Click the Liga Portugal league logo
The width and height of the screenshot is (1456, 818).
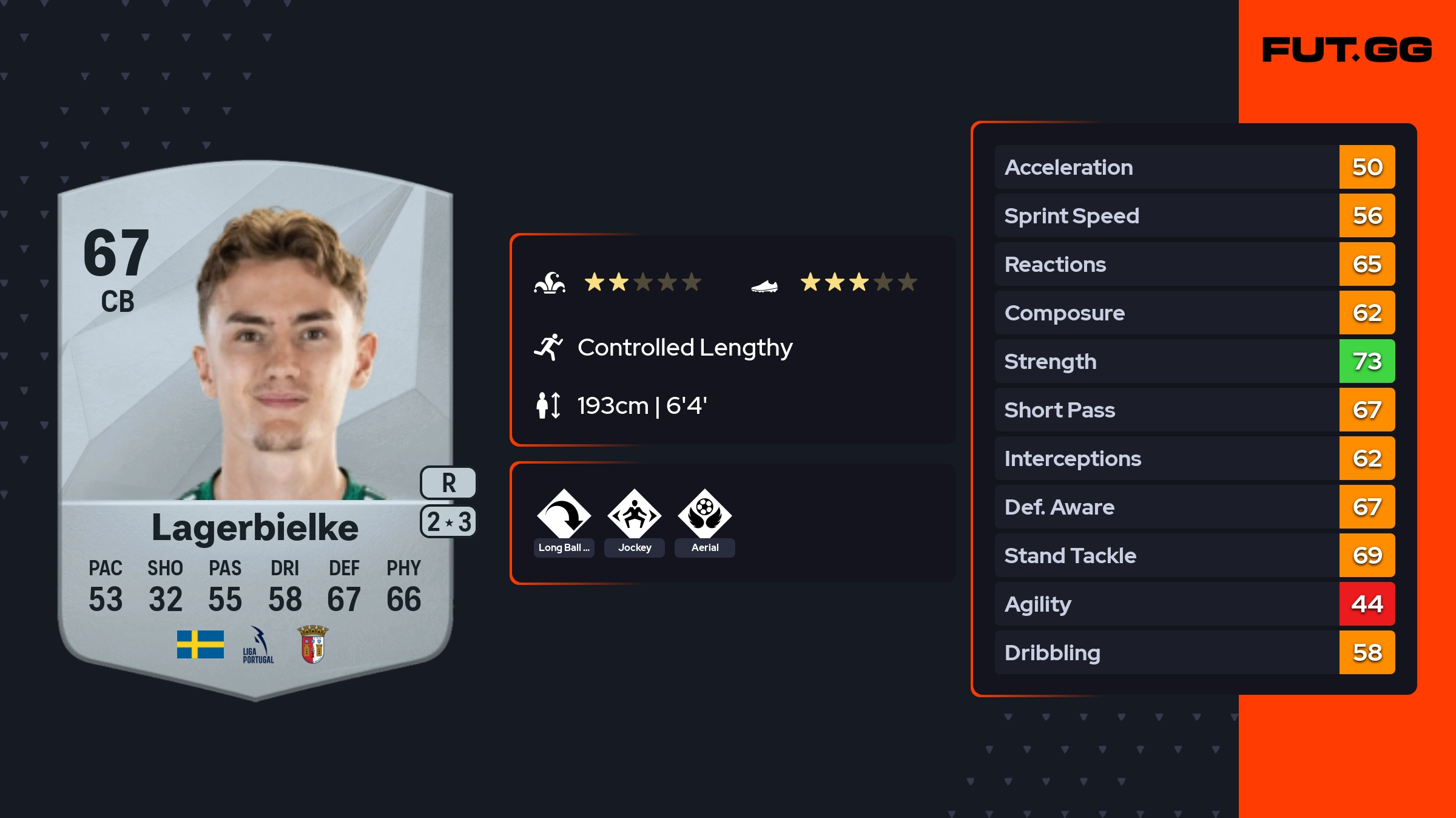click(258, 645)
